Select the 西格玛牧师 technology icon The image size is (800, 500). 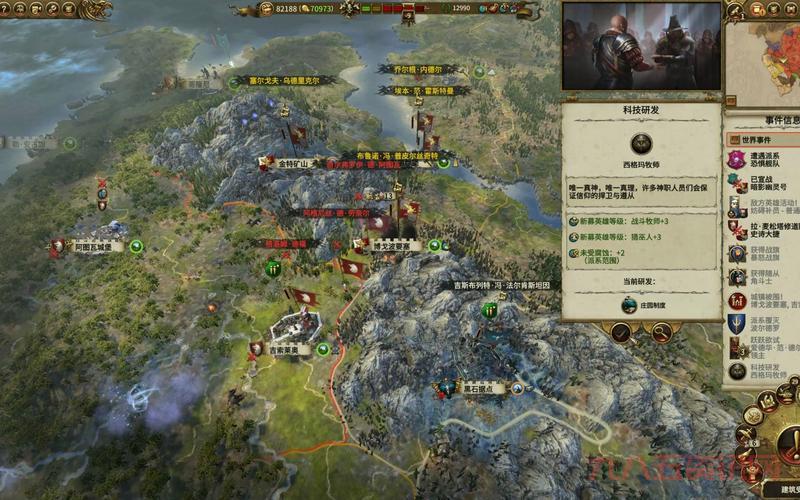point(640,145)
